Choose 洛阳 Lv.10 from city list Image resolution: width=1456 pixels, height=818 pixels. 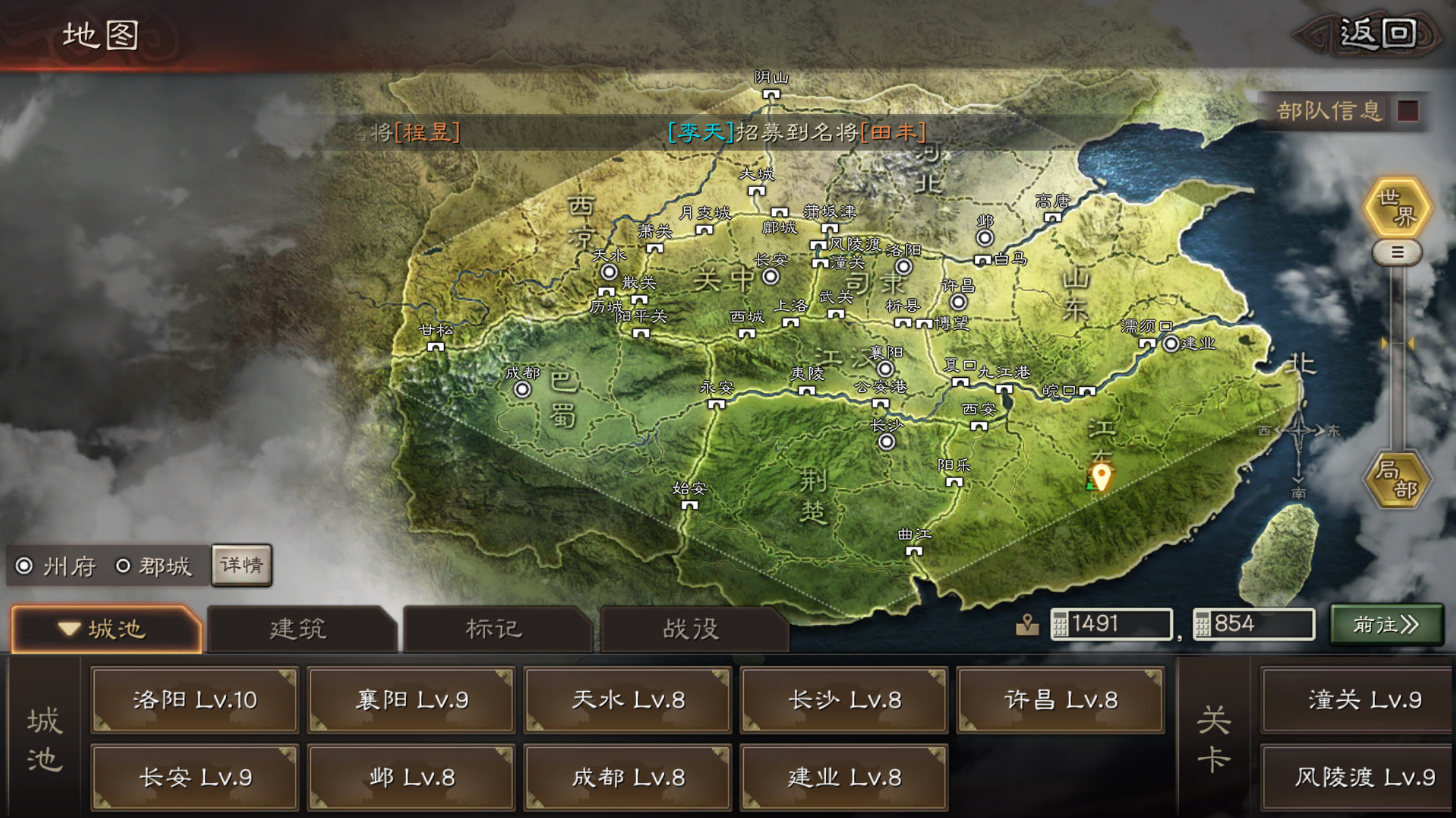click(195, 700)
